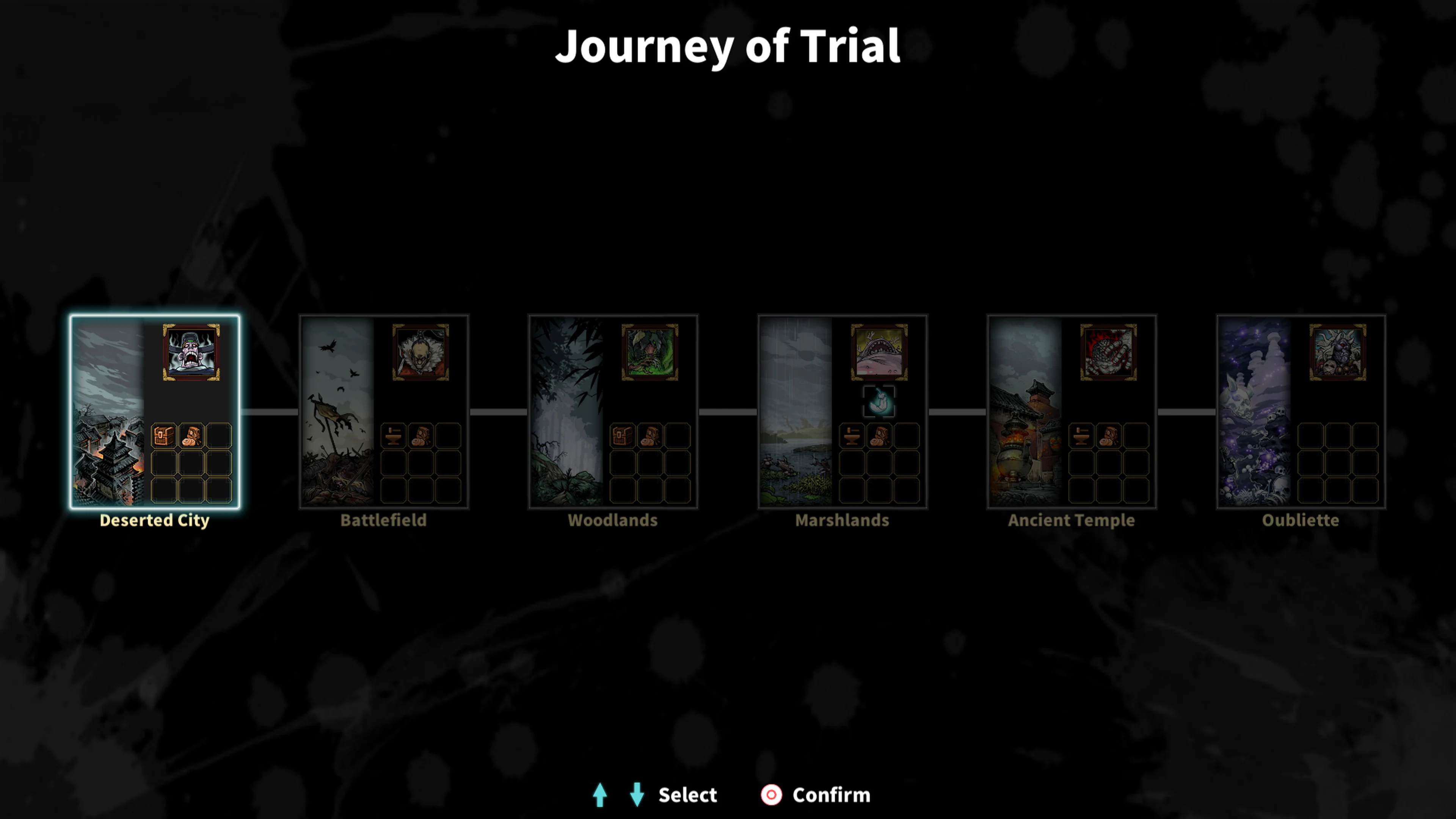This screenshot has width=1456, height=819.
Task: Click the treasure chest icon on the Woodlands card
Action: pos(623,435)
